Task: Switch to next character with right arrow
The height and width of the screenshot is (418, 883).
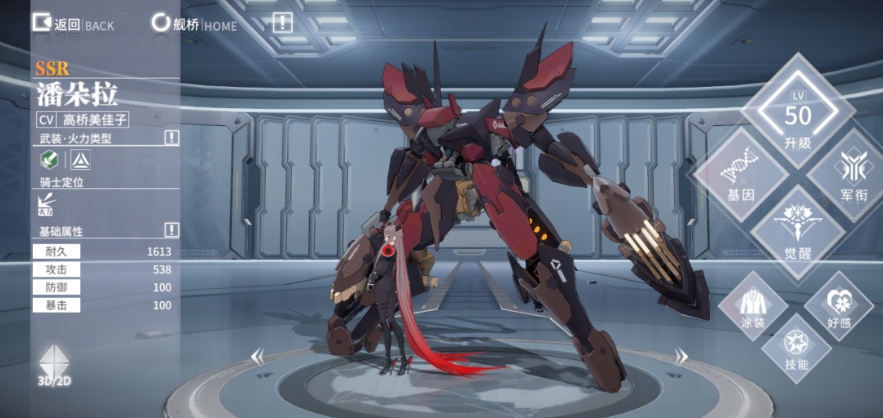Action: coord(681,355)
